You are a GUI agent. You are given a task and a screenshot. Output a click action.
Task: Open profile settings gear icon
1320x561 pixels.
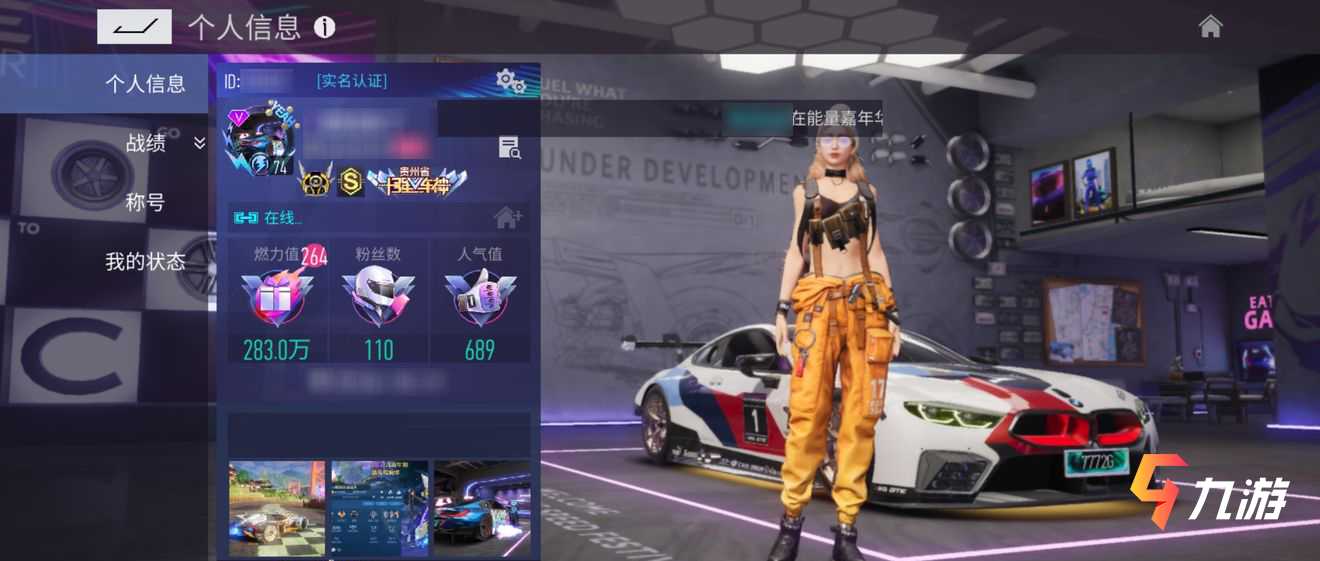coord(511,82)
